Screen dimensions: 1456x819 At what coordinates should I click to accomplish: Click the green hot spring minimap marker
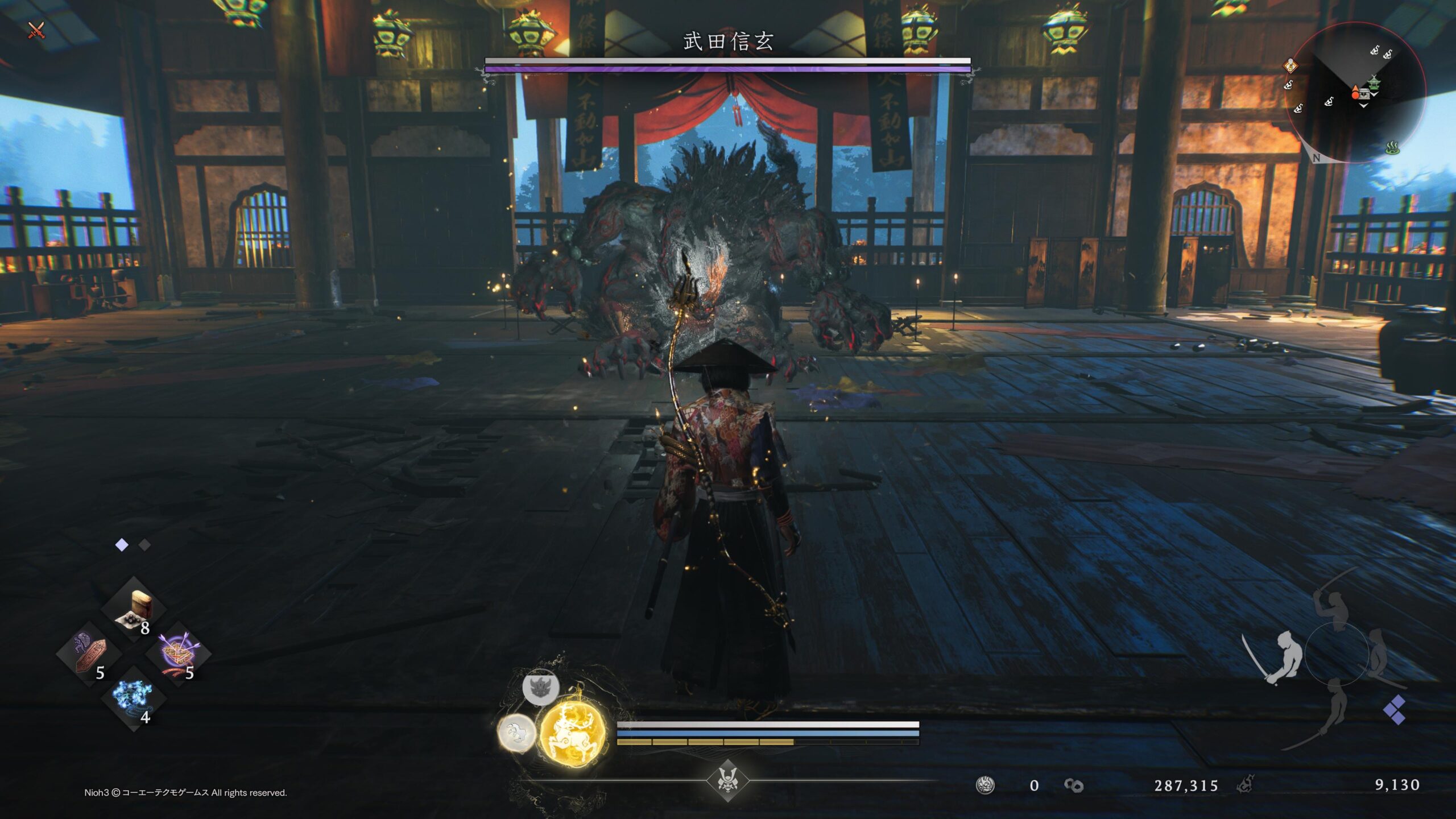coord(1392,148)
